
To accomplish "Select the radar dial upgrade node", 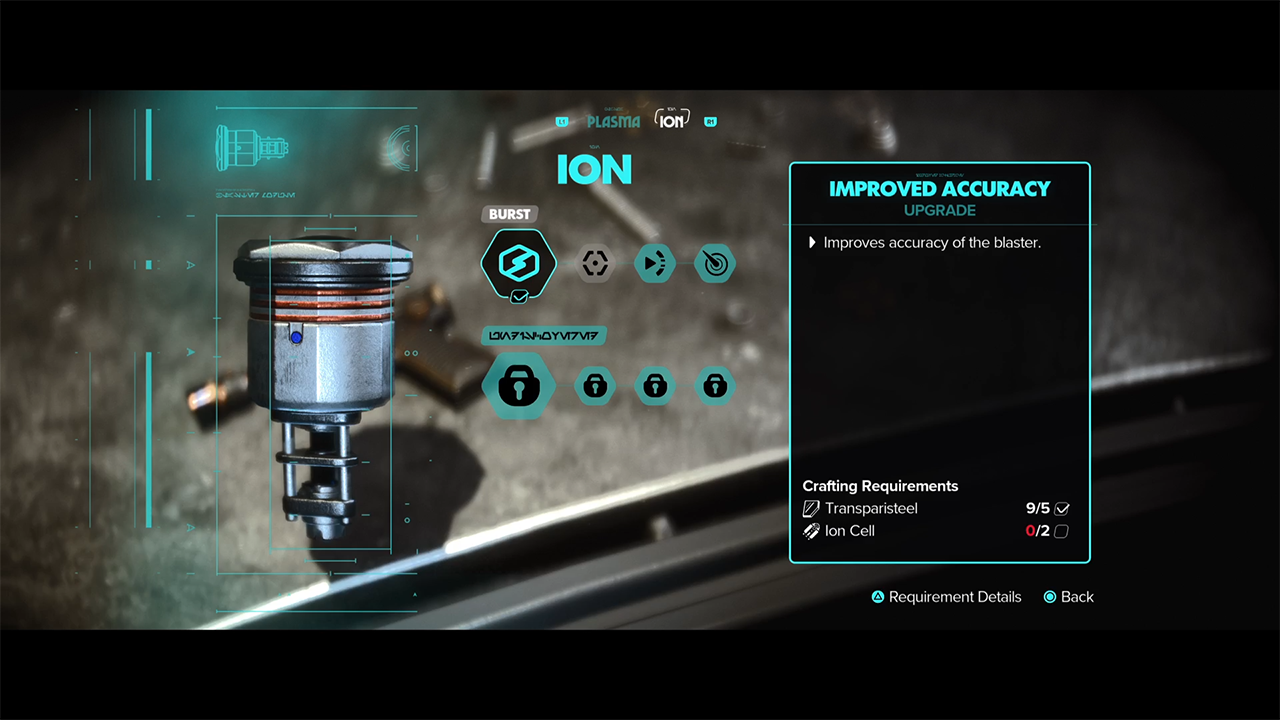I will [x=715, y=264].
